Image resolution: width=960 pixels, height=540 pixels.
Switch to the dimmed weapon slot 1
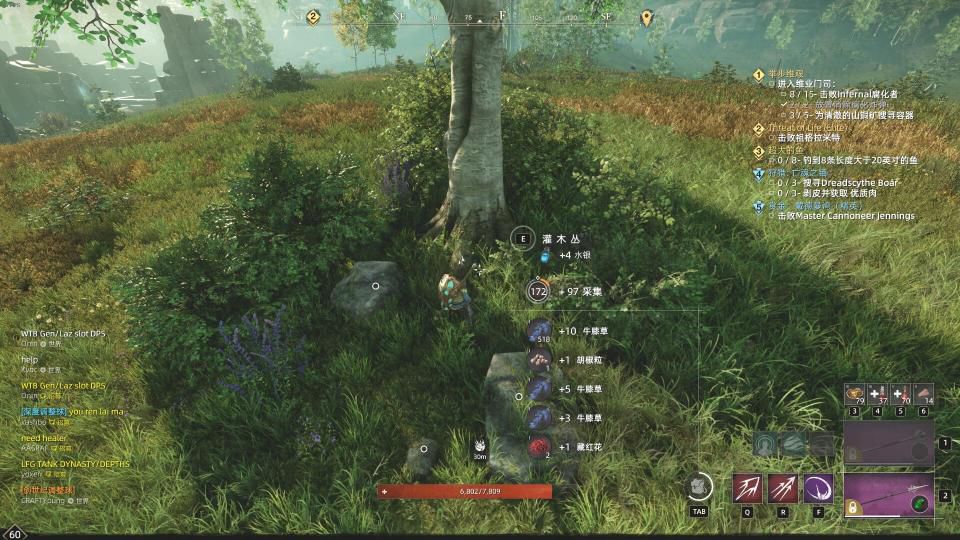[x=888, y=442]
